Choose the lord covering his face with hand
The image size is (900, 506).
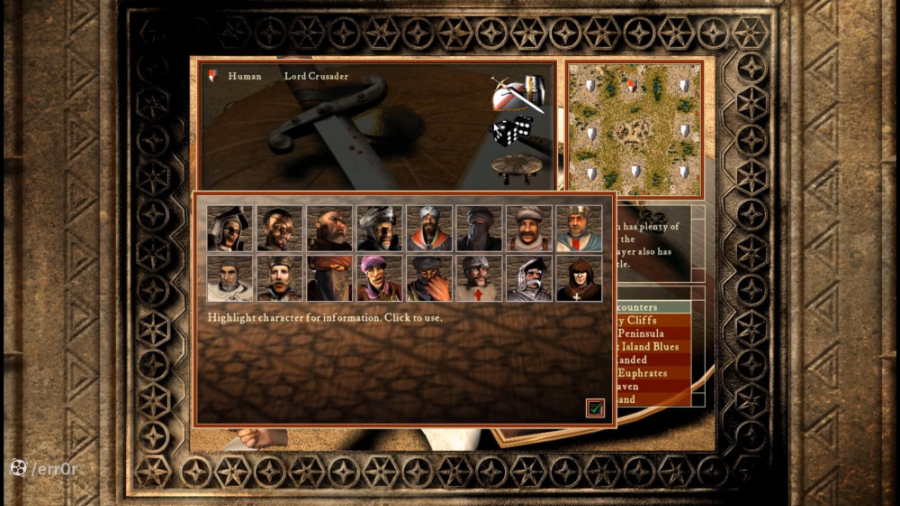pyautogui.click(x=430, y=278)
